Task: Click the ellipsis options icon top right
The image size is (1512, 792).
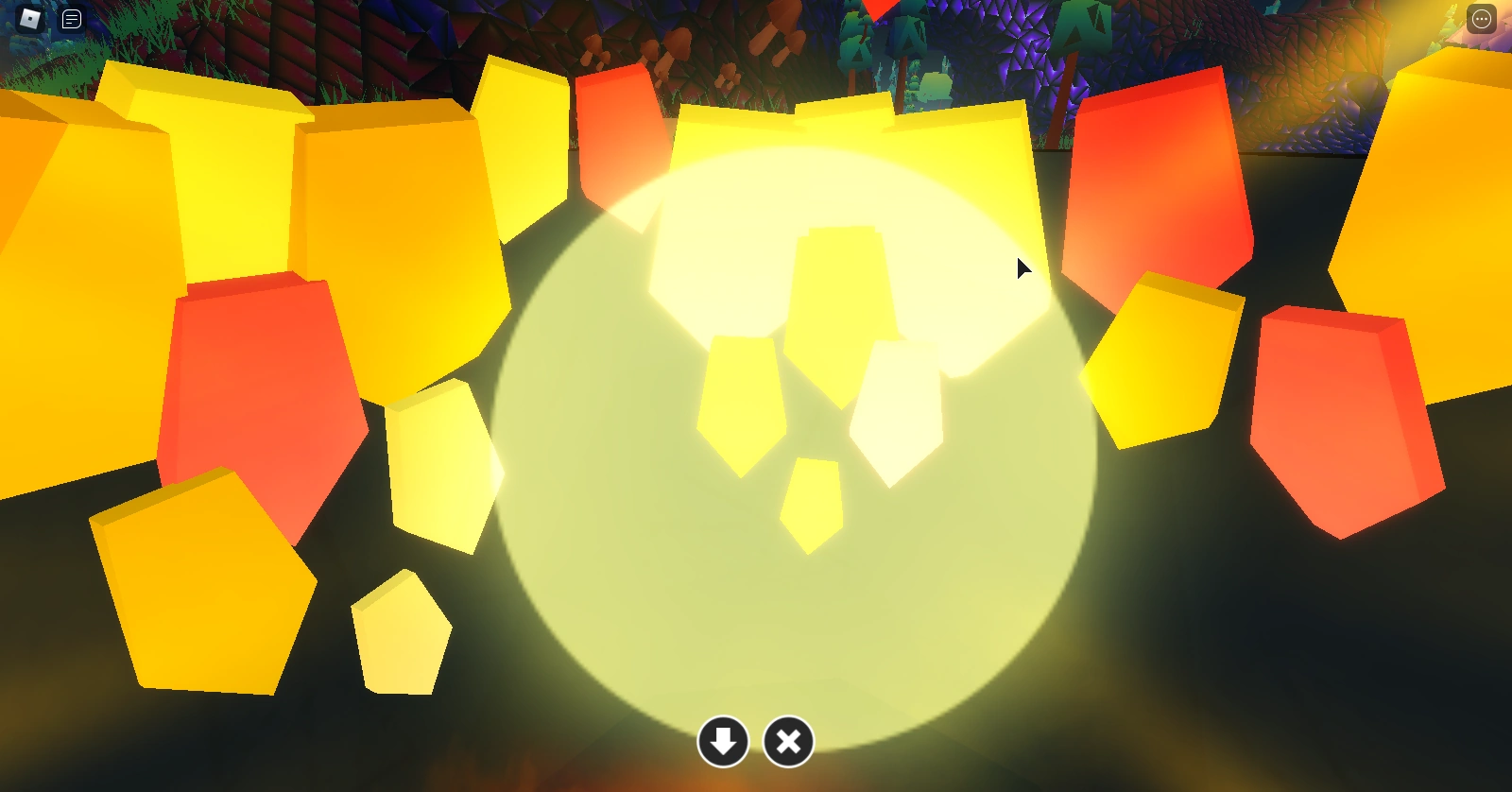Action: (x=1480, y=19)
